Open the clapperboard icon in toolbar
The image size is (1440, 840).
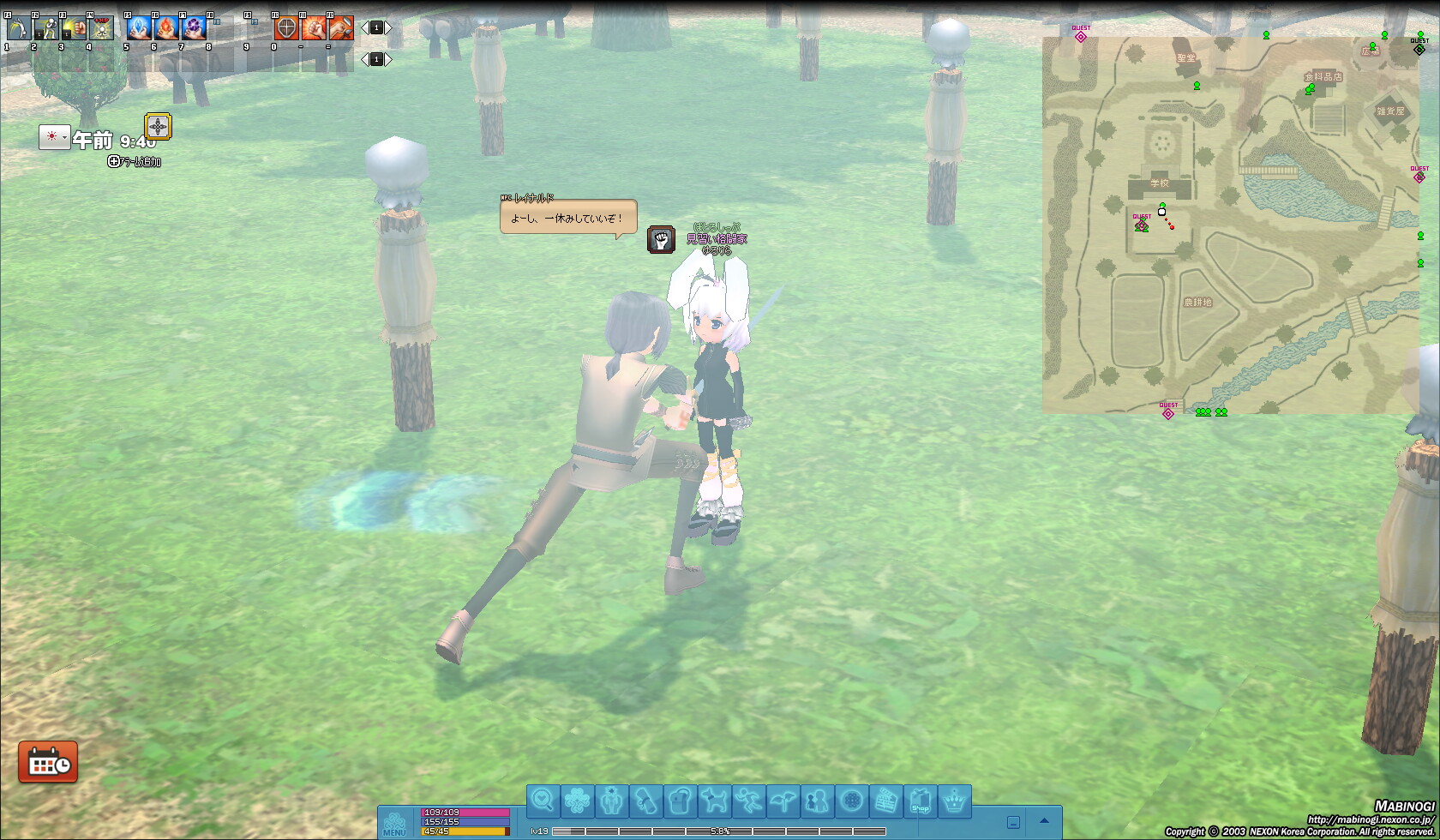point(886,801)
